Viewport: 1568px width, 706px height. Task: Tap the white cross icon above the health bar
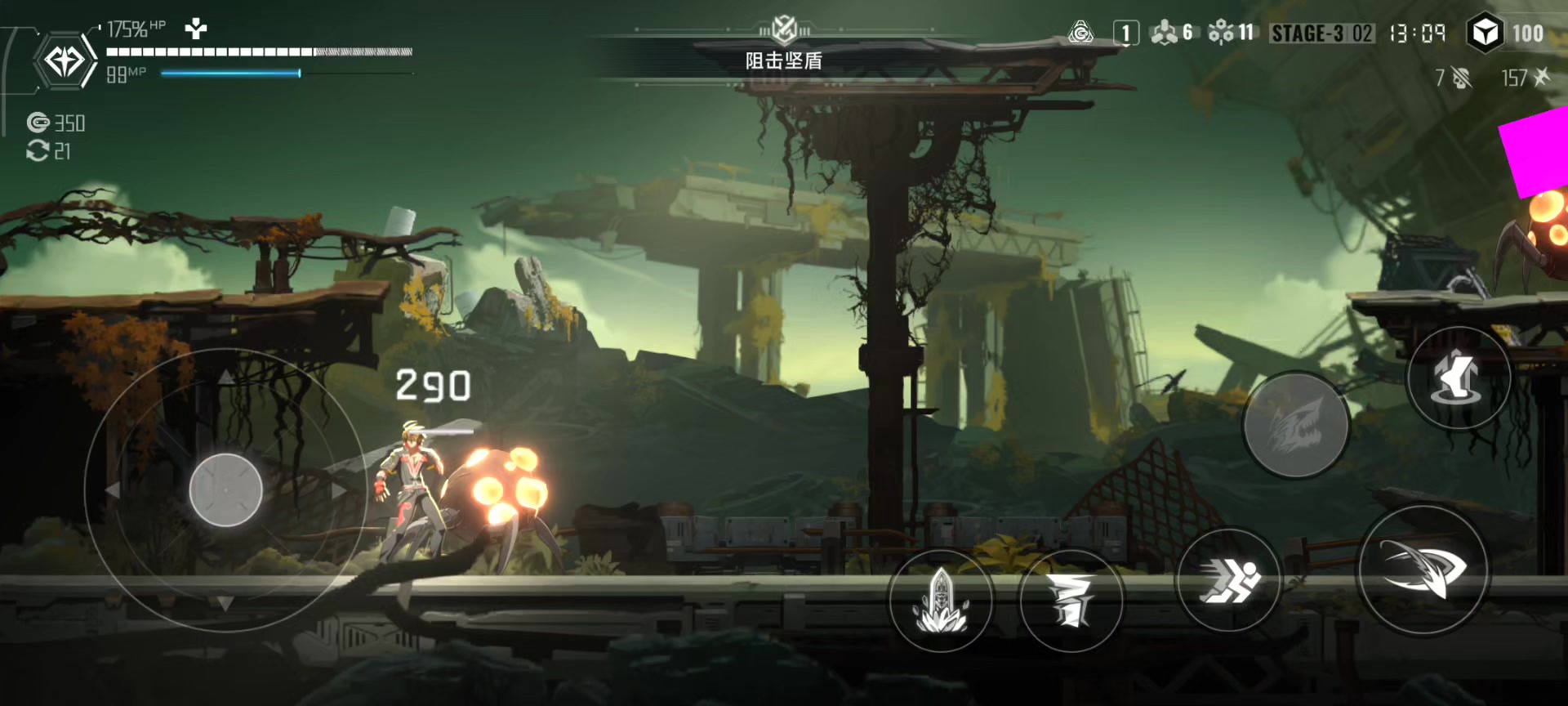[x=196, y=29]
